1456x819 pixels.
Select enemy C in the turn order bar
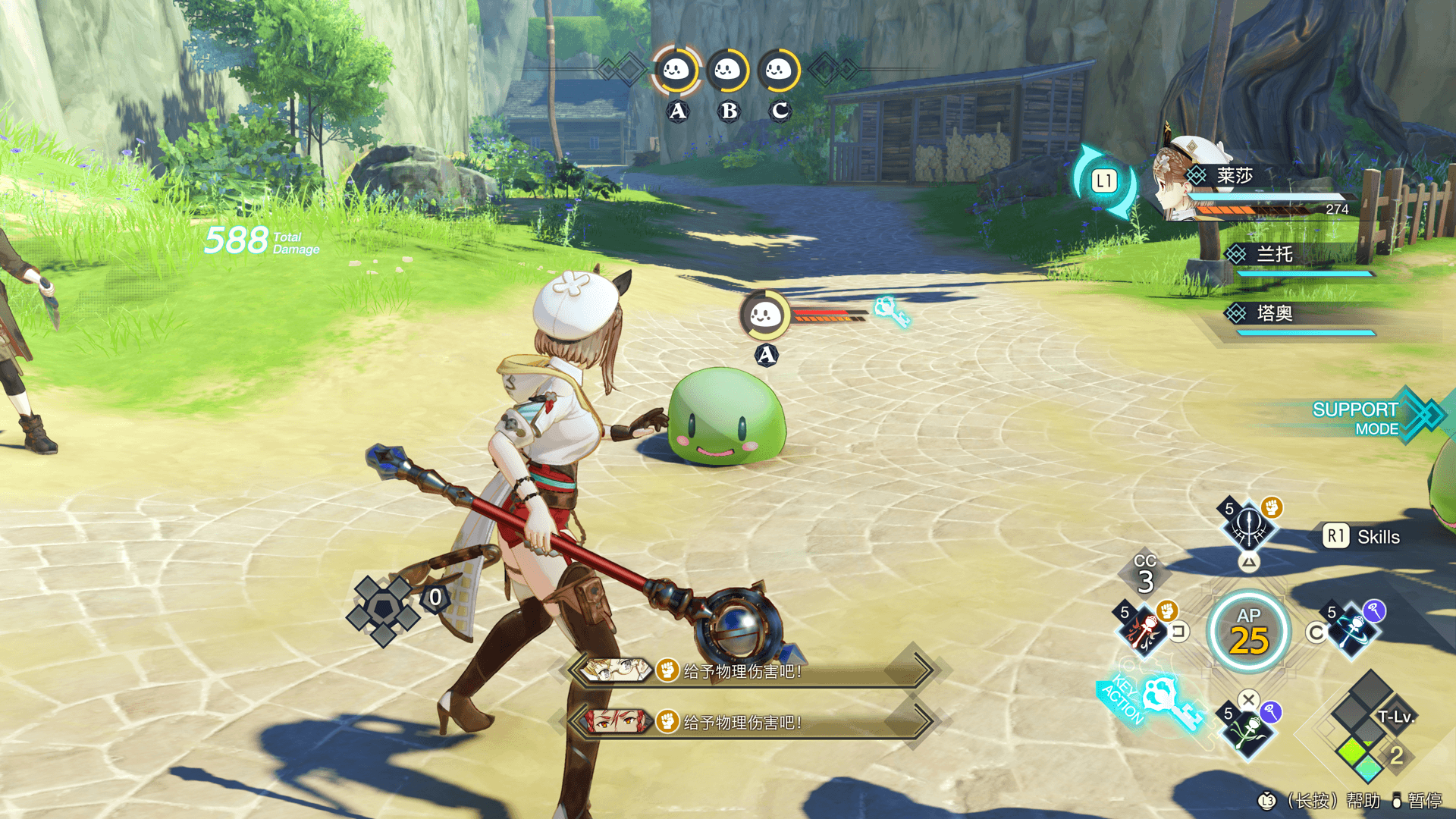[779, 71]
